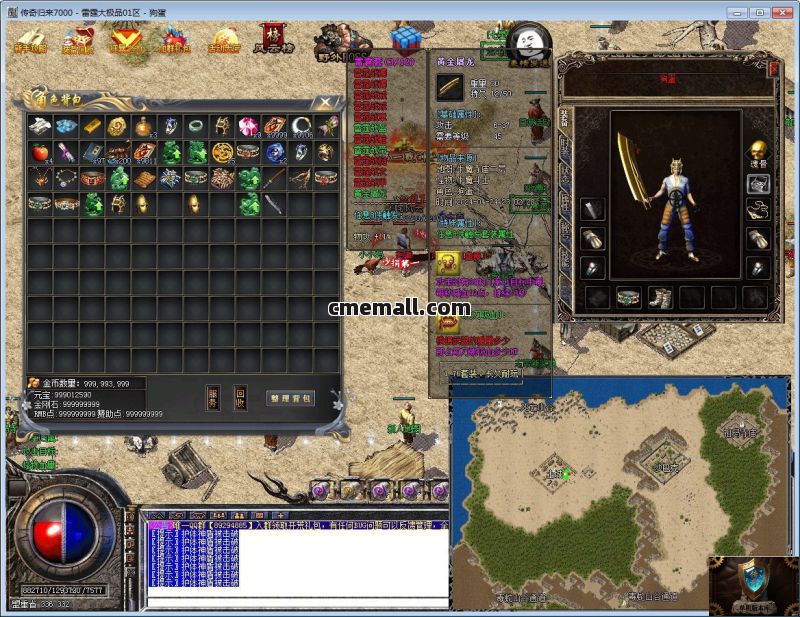Select the red apple item slot
The height and width of the screenshot is (617, 800).
point(40,153)
